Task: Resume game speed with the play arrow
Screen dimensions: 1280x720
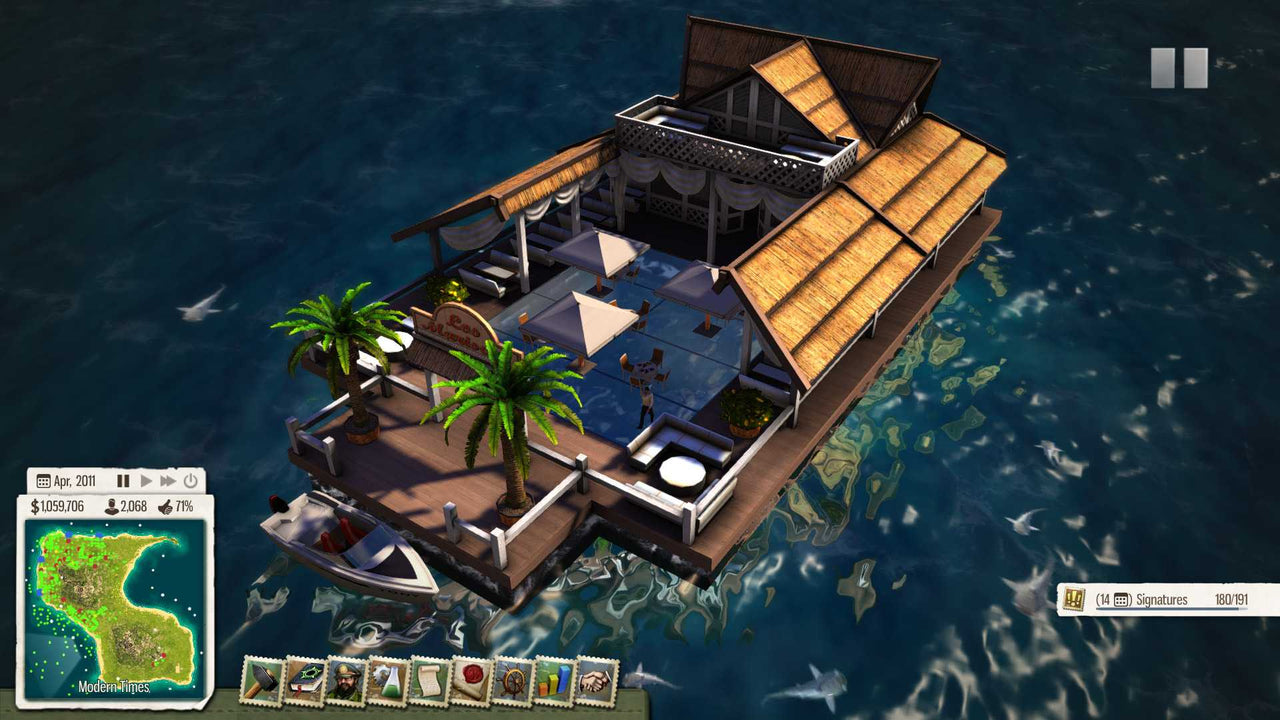Action: (146, 481)
